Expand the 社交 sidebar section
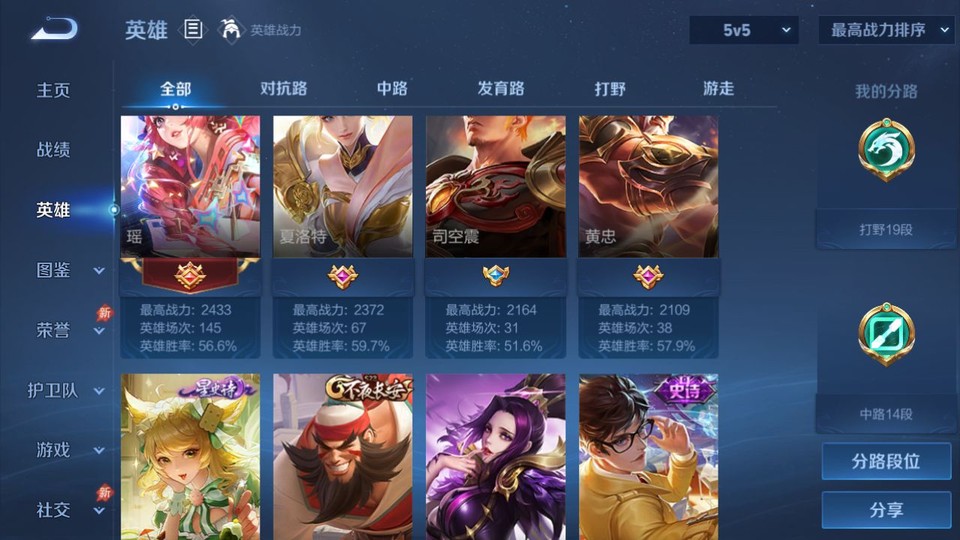960x540 pixels. [68, 510]
